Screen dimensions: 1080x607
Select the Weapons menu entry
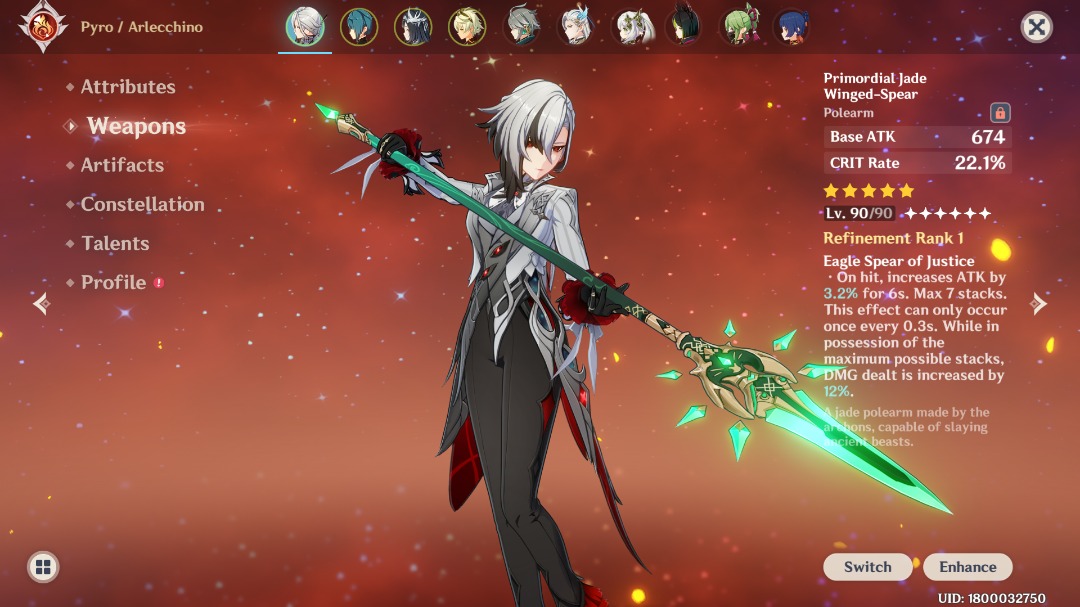[136, 126]
